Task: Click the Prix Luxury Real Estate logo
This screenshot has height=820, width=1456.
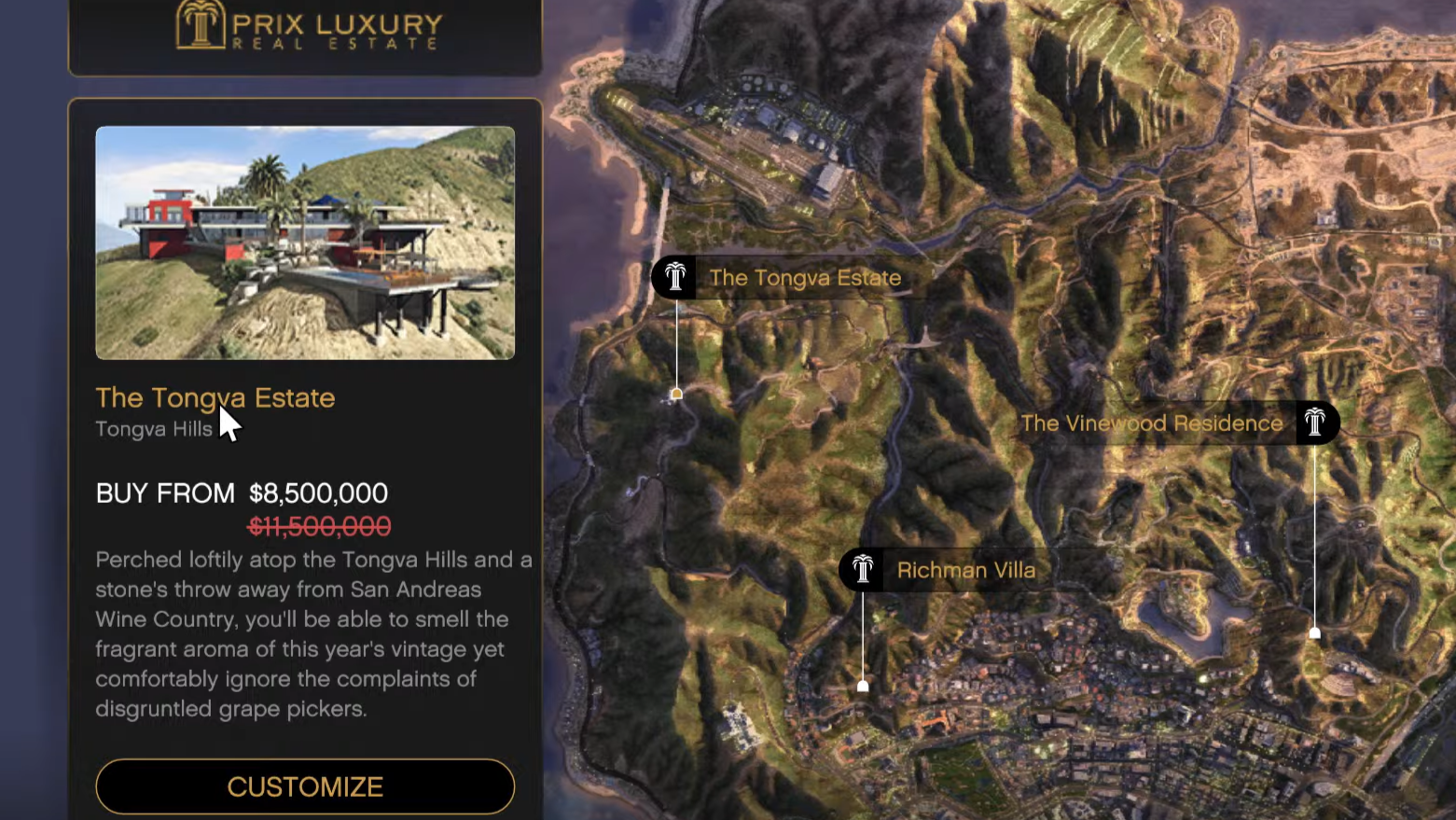Action: tap(307, 26)
